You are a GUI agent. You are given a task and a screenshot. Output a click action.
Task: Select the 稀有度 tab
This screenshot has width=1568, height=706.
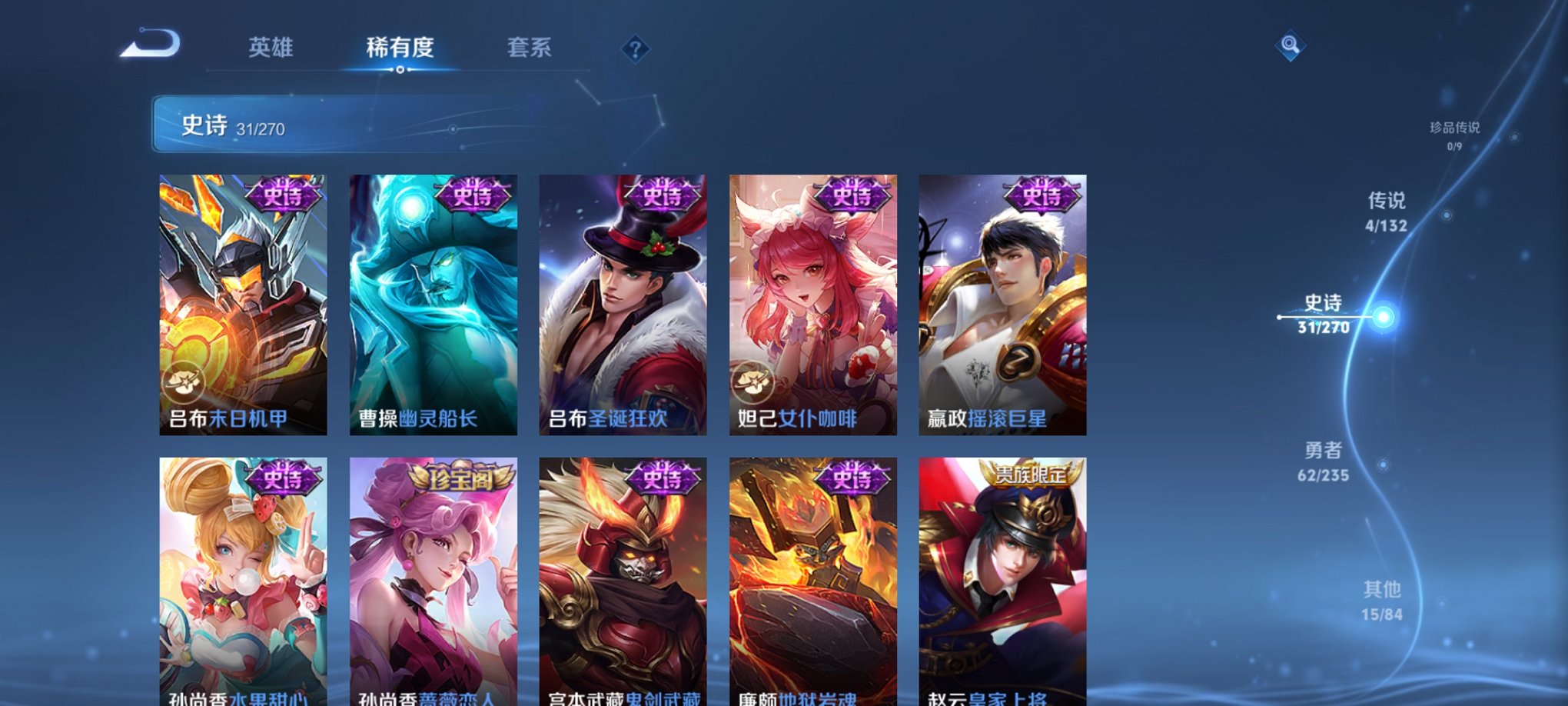coord(400,48)
